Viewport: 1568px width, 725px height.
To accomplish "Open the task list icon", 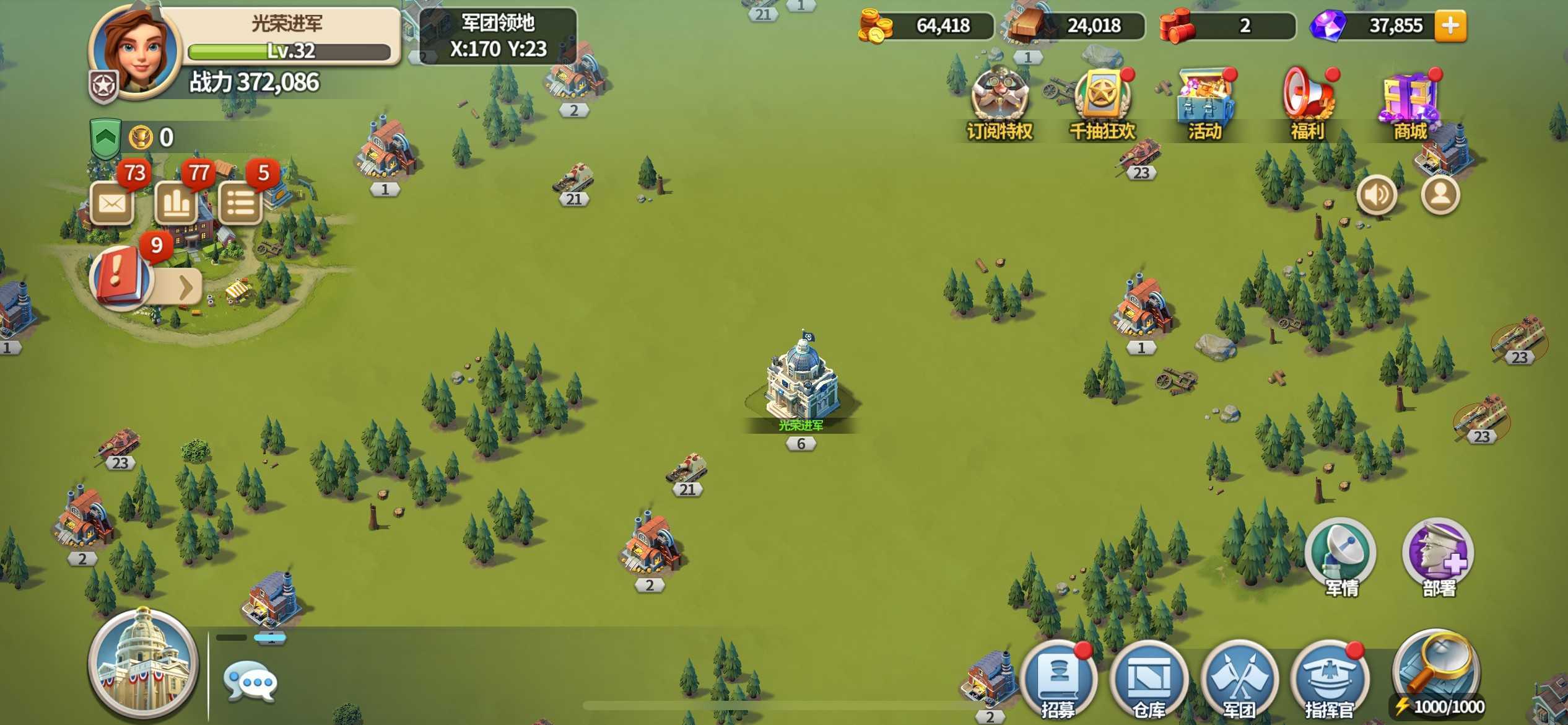I will click(x=241, y=203).
